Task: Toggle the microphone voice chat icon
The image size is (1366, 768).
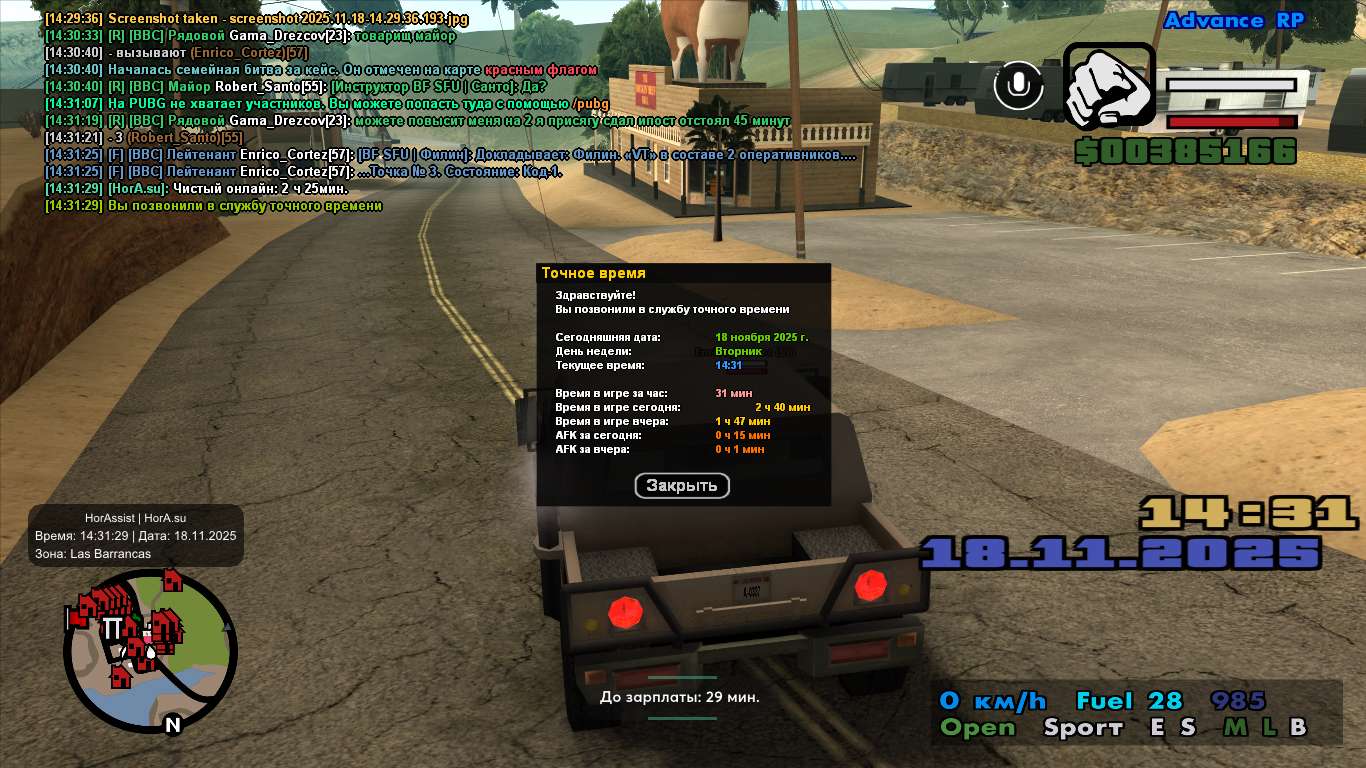Action: [x=1019, y=86]
